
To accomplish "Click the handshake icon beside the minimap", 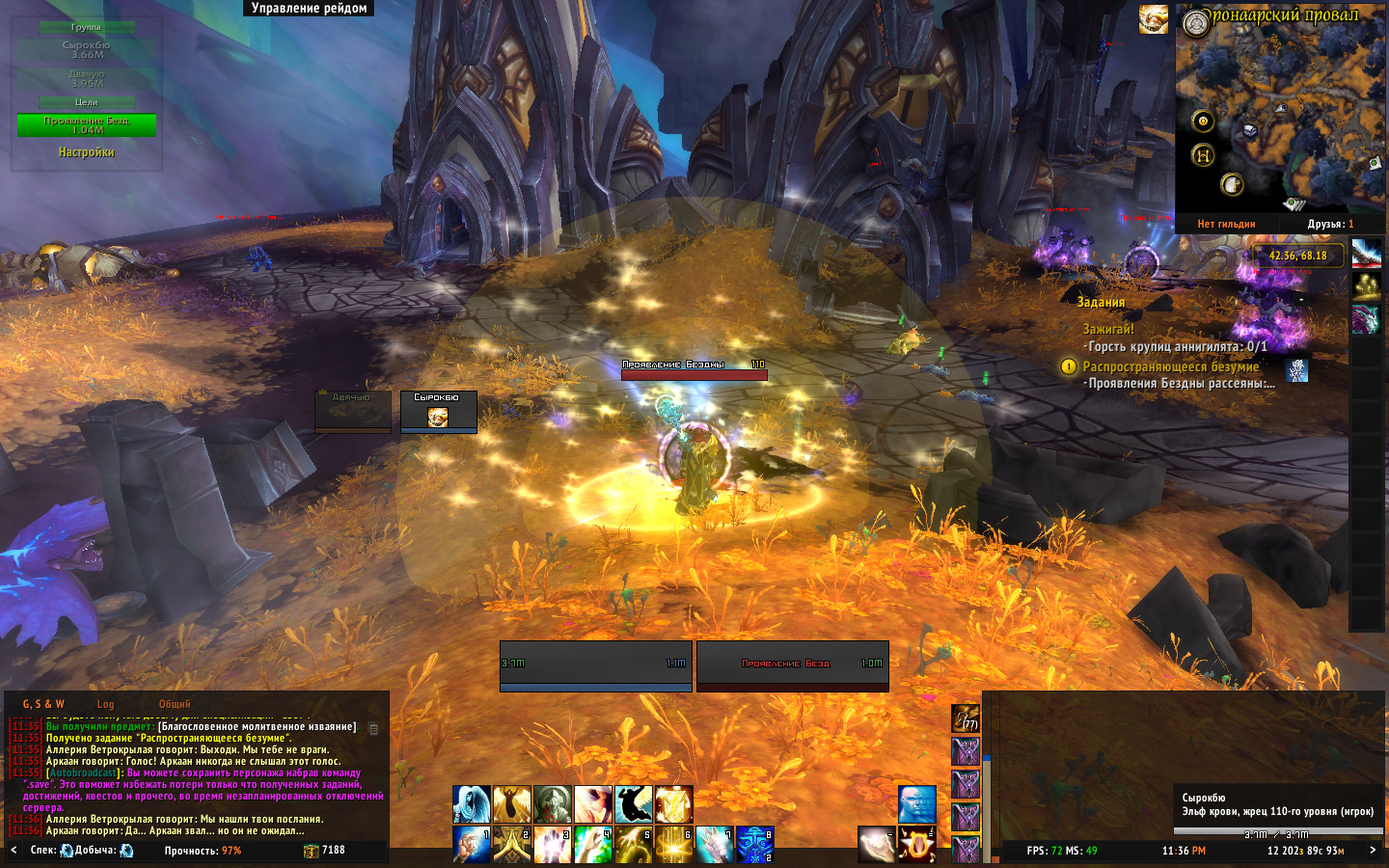I will point(1154,19).
